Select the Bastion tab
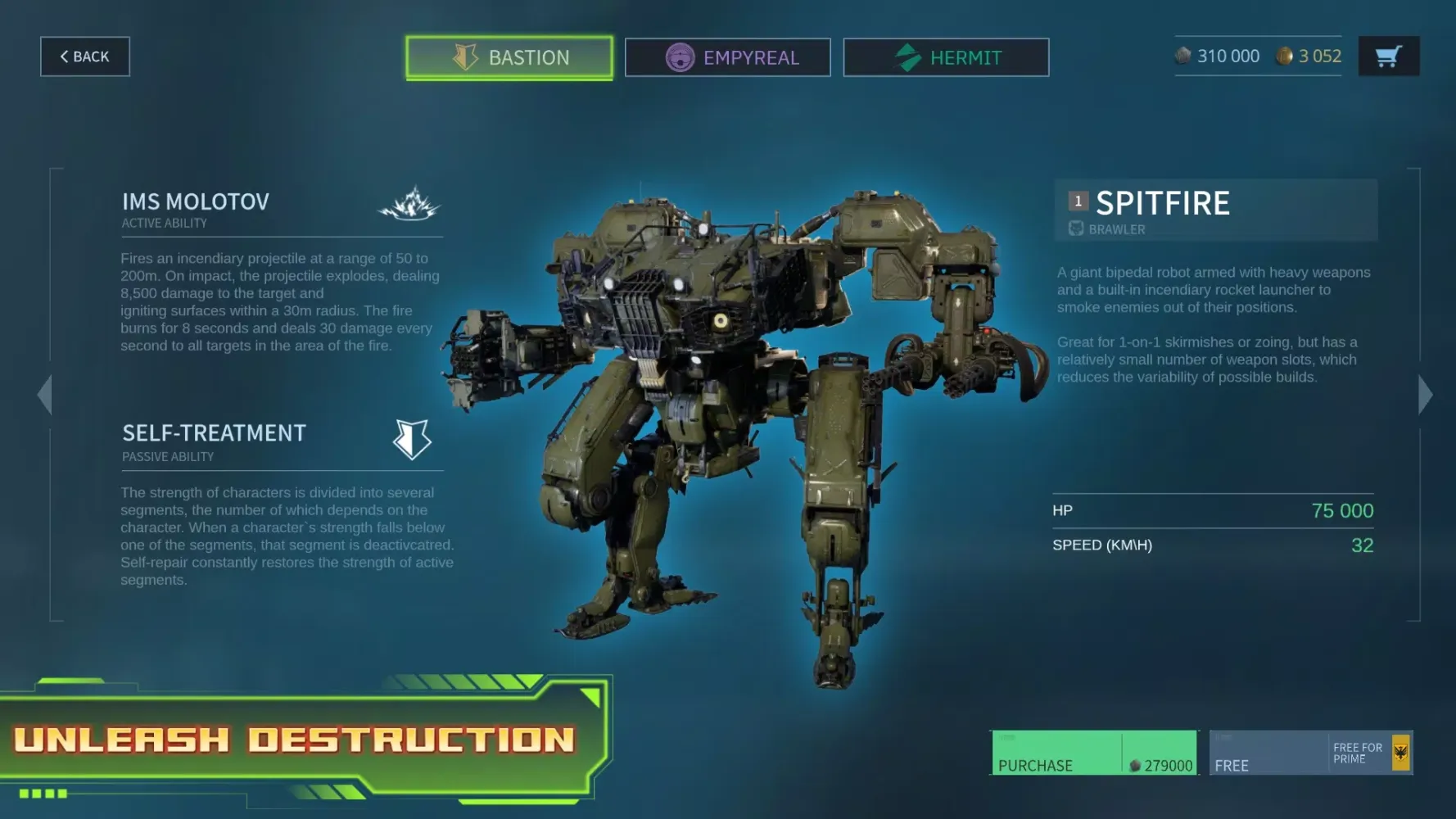 pyautogui.click(x=509, y=57)
